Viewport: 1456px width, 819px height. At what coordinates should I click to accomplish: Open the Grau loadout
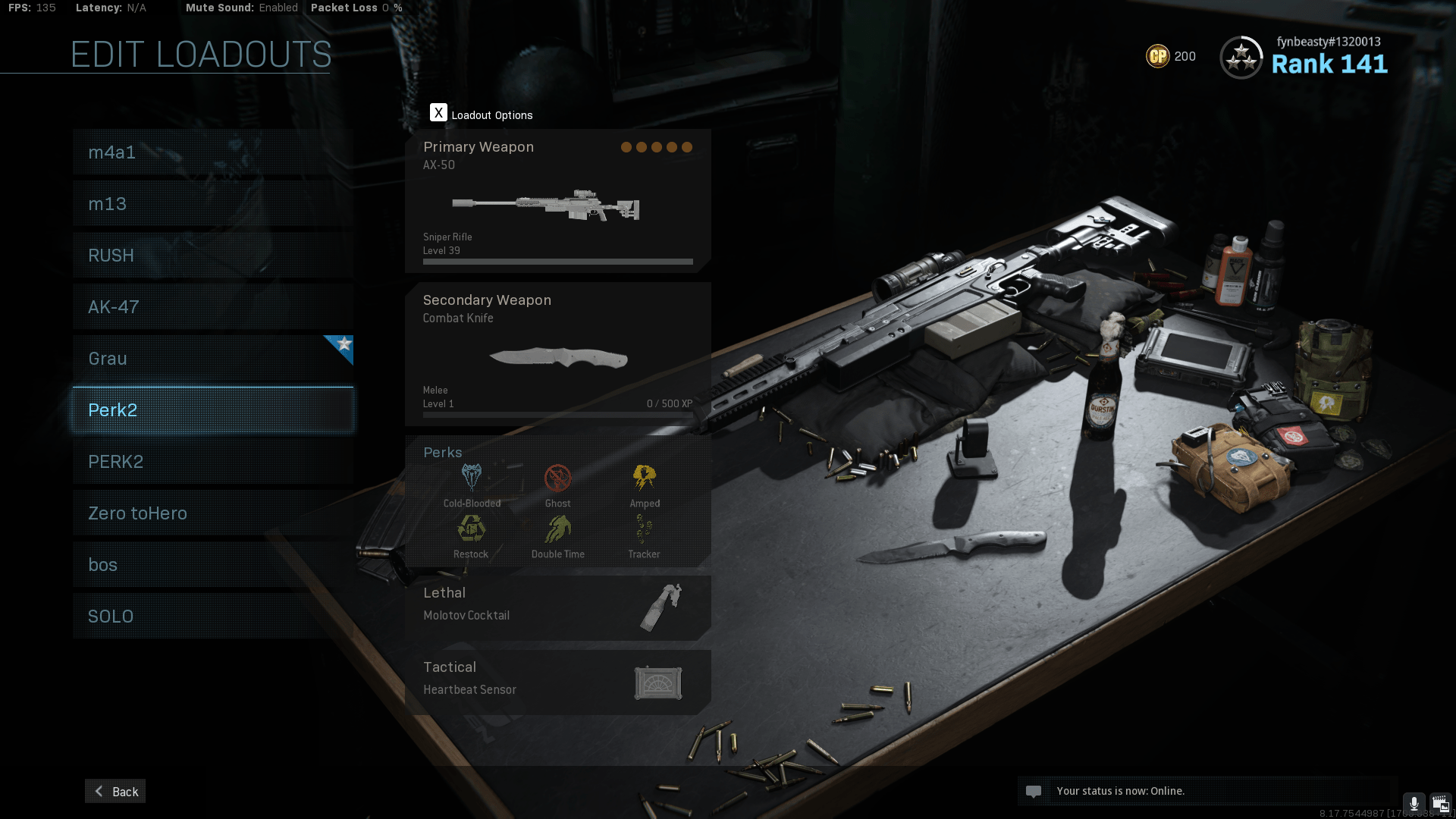pyautogui.click(x=212, y=358)
